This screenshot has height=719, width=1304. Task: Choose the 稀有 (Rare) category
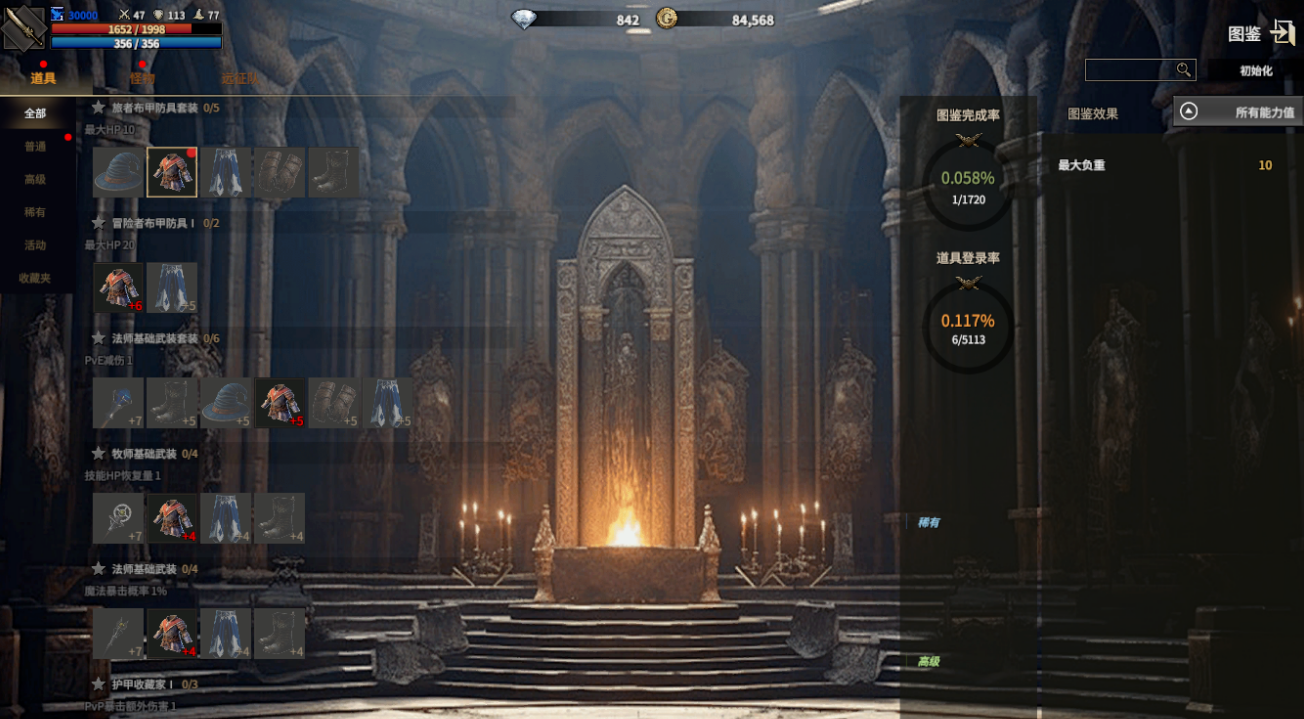[36, 213]
